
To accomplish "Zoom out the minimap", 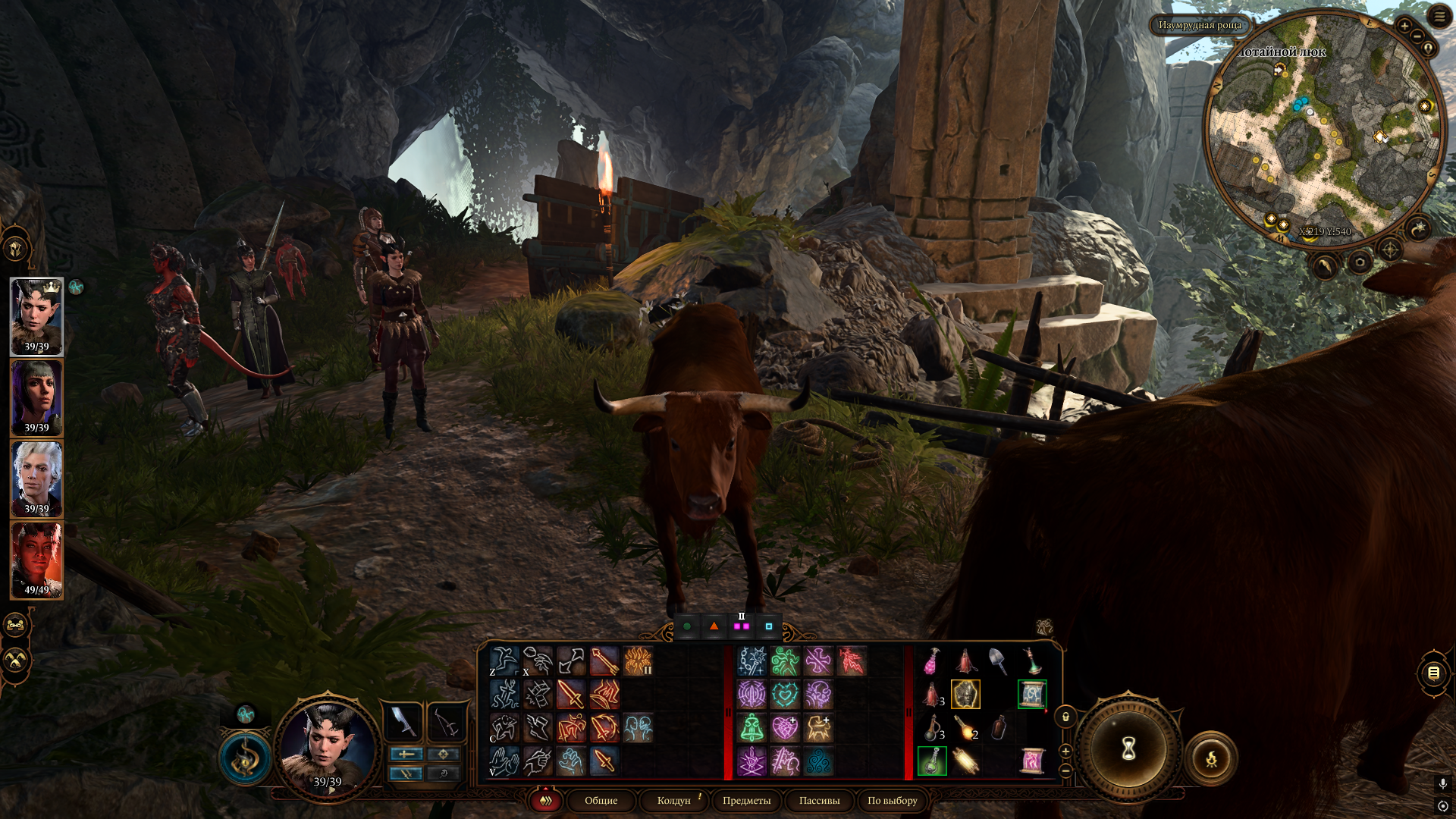I will tap(1417, 37).
